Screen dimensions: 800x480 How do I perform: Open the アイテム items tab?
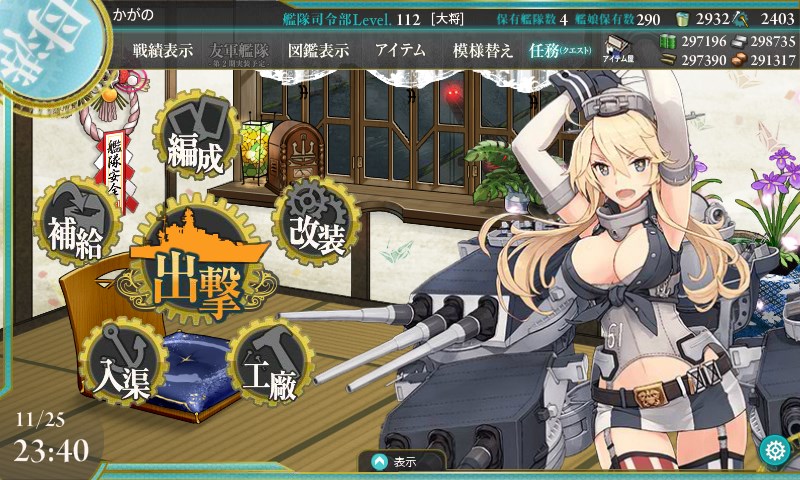pyautogui.click(x=399, y=51)
